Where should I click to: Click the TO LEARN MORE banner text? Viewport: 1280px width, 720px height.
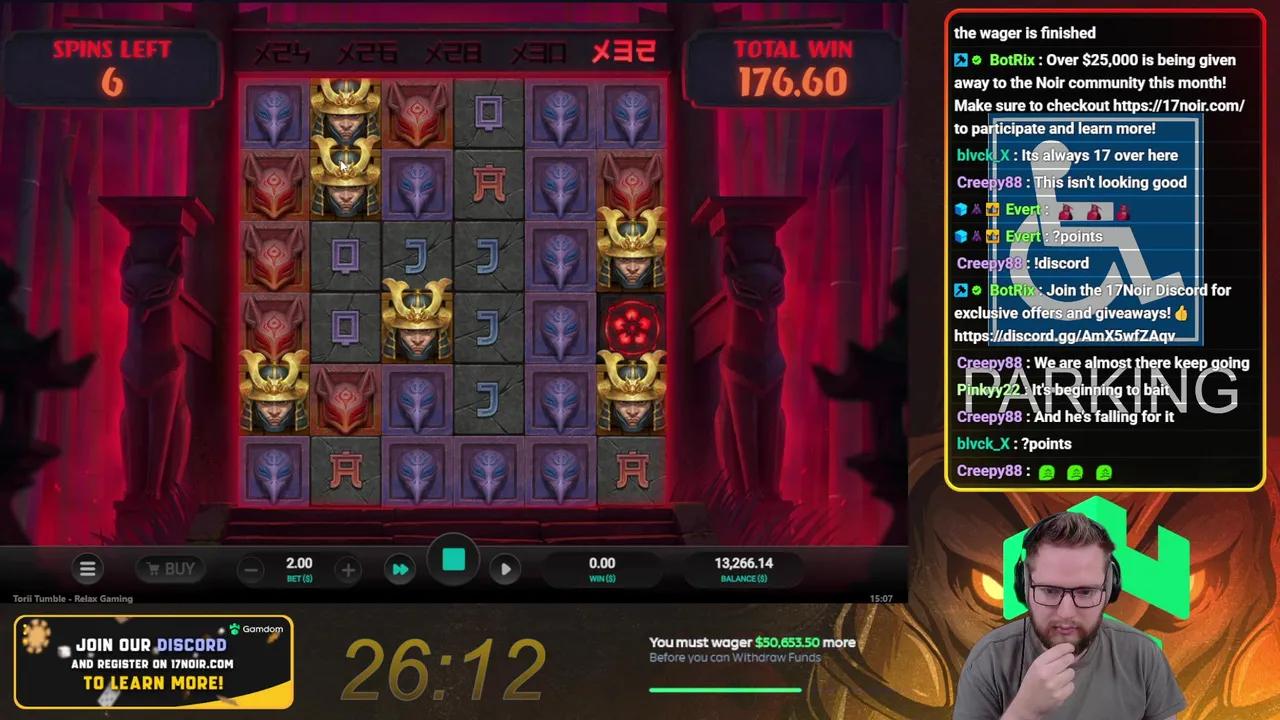(x=152, y=682)
